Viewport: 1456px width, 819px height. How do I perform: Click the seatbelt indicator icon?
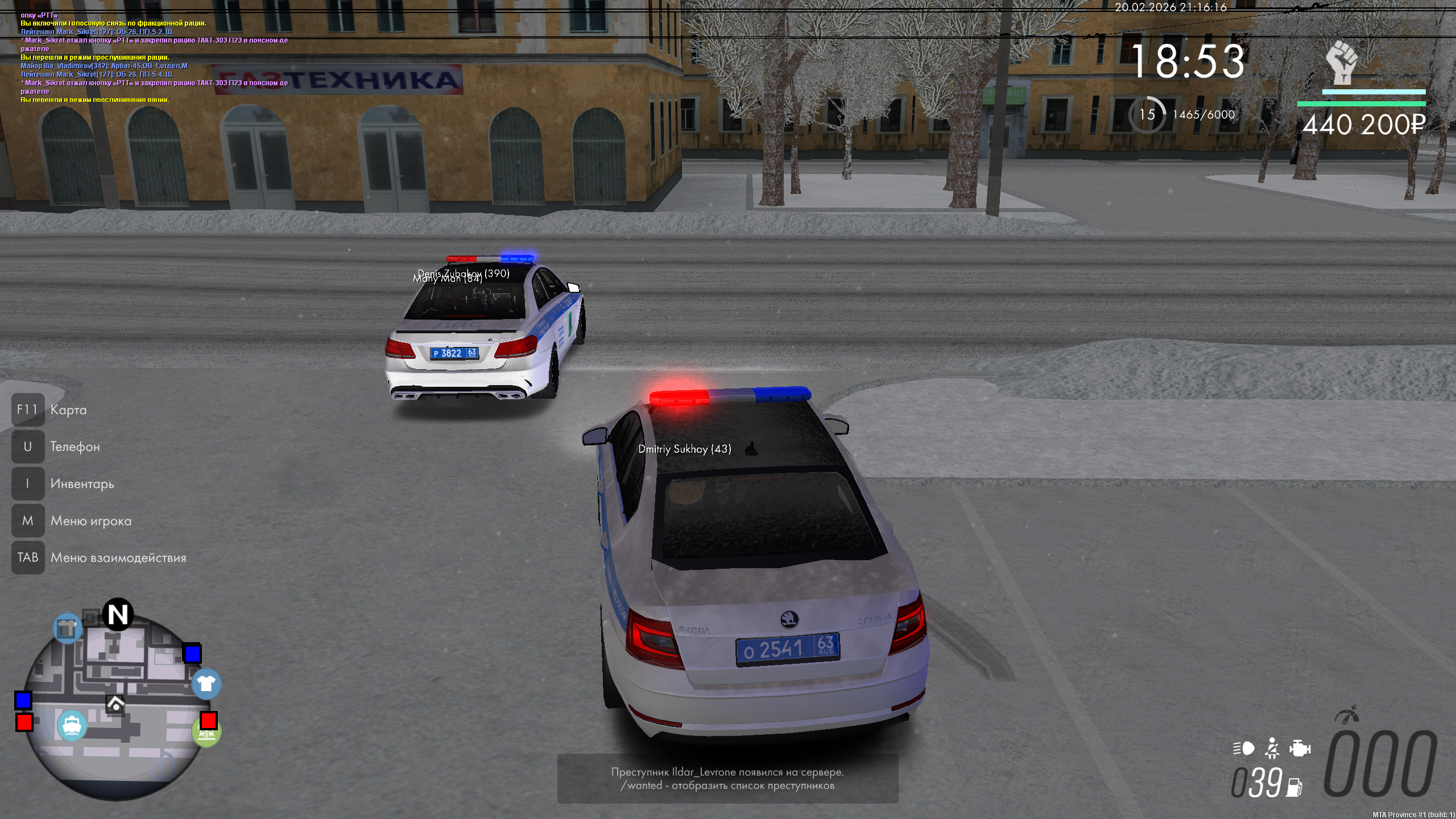[1272, 748]
